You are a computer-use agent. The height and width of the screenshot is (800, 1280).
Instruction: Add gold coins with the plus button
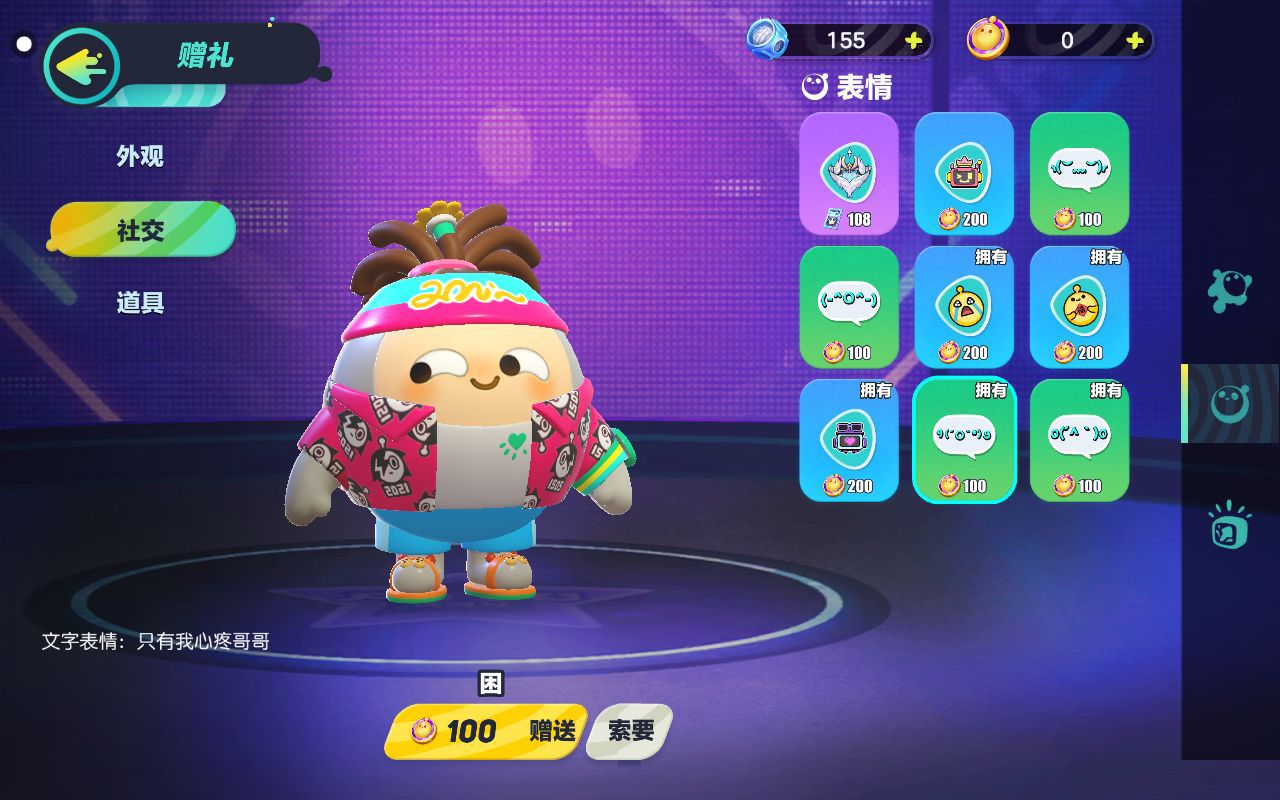coord(1134,40)
